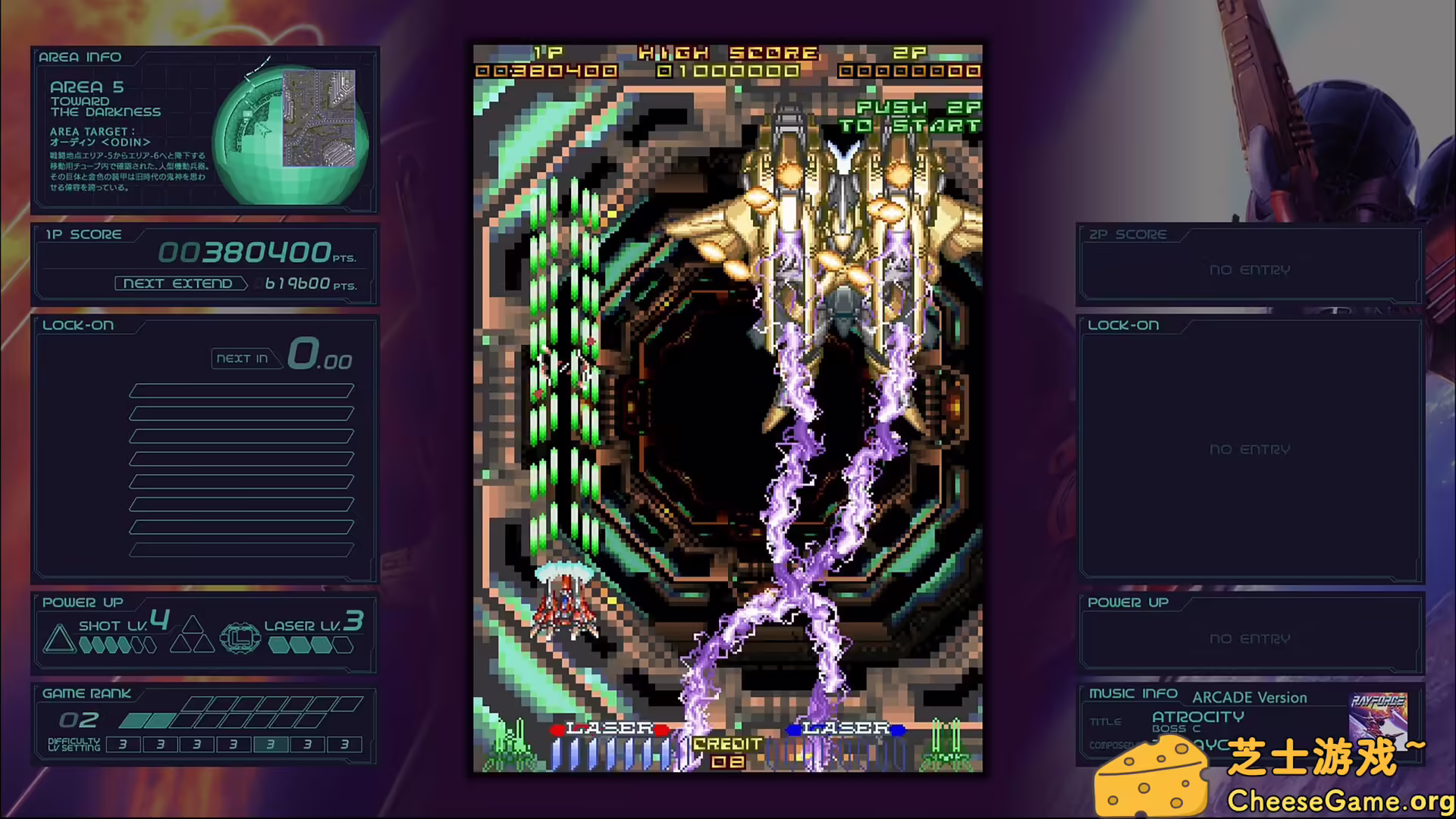This screenshot has height=819, width=1456.
Task: Select the Area Info panel header
Action: (81, 56)
